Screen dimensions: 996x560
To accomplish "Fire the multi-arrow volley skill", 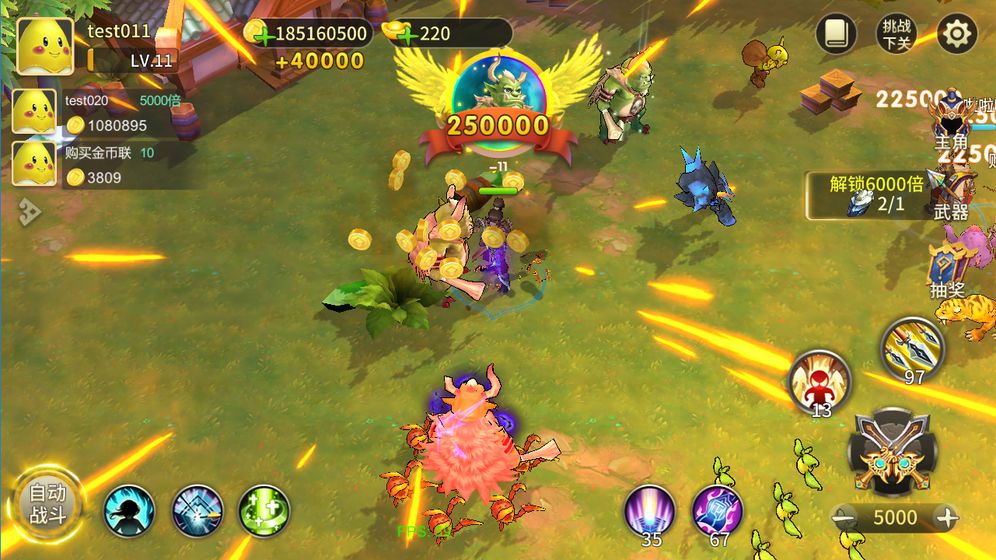I will 912,346.
